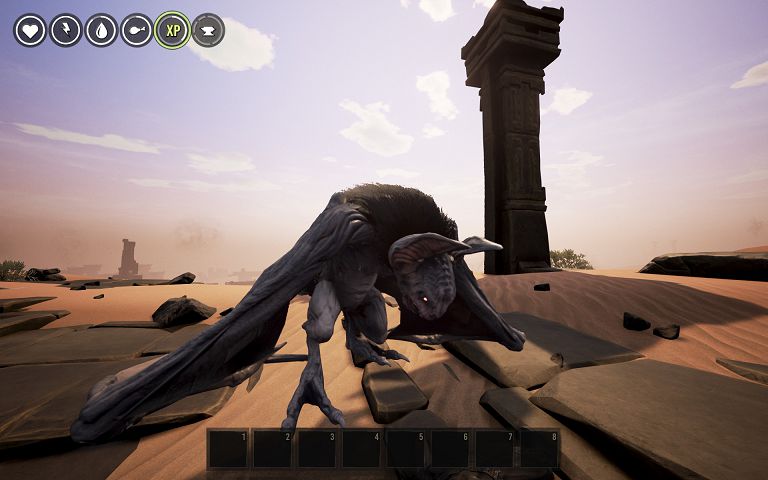Screen dimensions: 768x480
Task: Click hotbar slot 7
Action: tap(495, 449)
